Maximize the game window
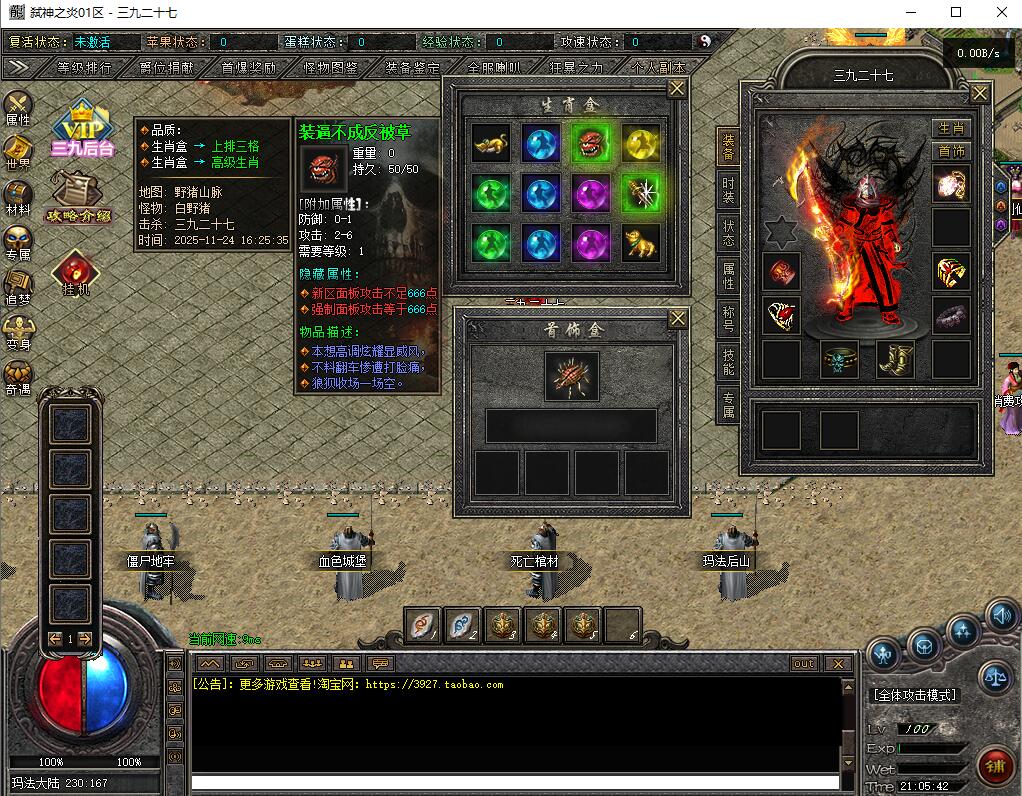Viewport: 1022px width, 796px height. [955, 12]
